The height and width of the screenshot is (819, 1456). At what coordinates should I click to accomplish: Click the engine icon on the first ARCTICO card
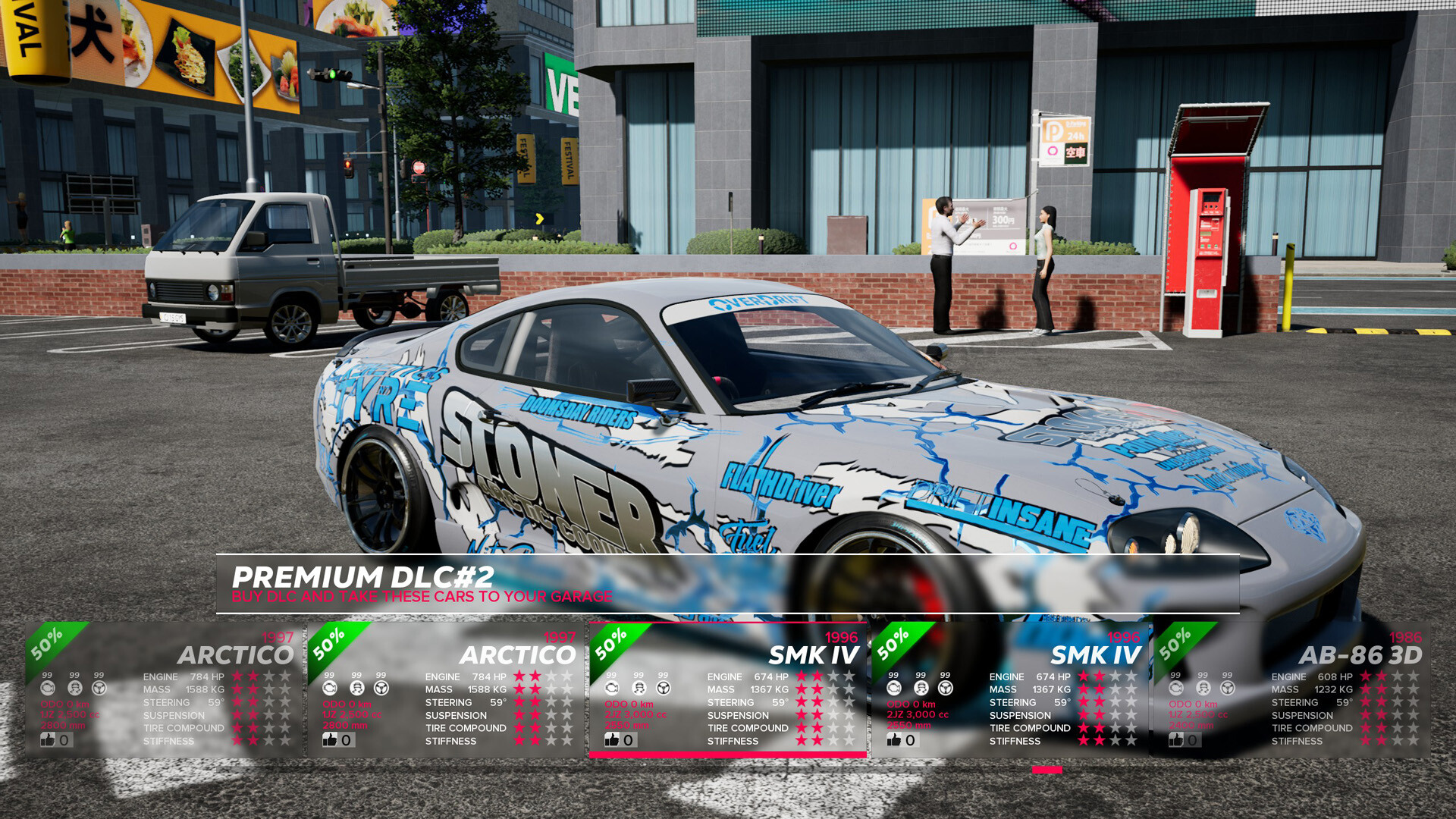pos(47,687)
